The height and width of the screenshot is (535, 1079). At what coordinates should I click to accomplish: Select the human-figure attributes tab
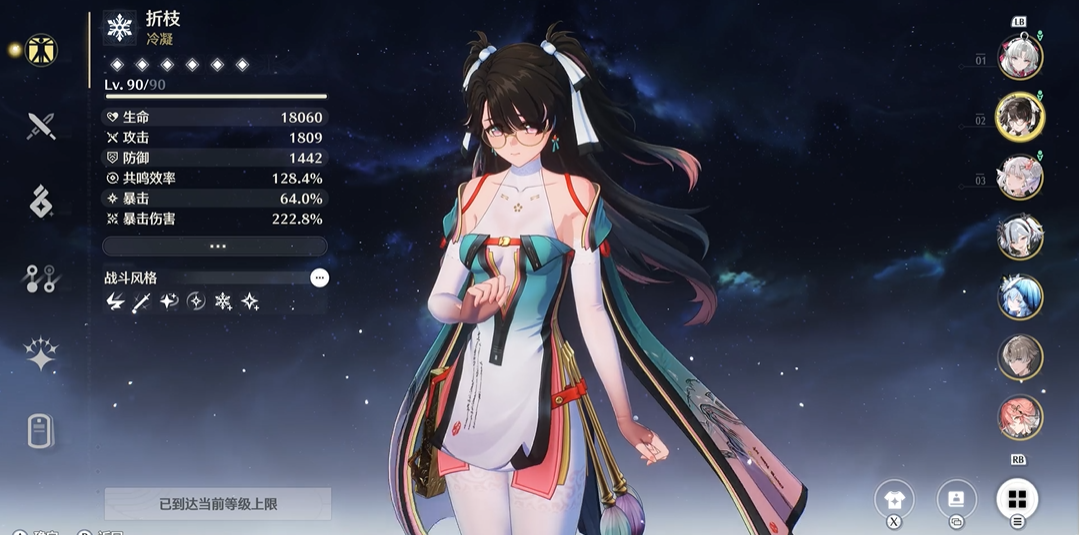[x=41, y=50]
